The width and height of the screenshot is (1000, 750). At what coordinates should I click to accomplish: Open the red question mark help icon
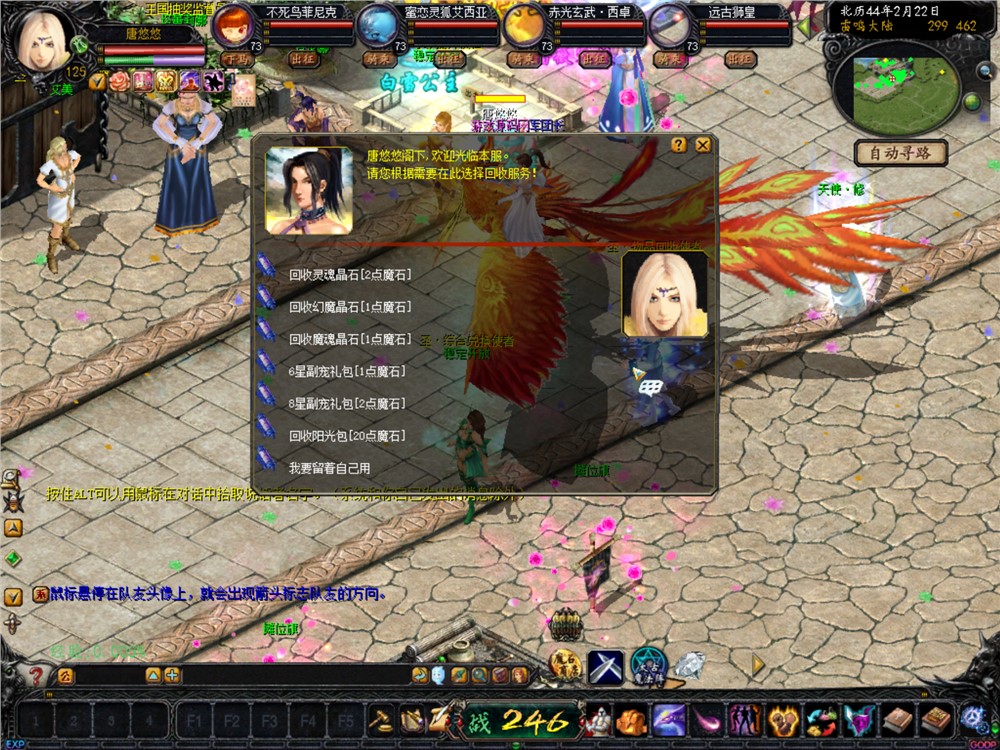(36, 676)
